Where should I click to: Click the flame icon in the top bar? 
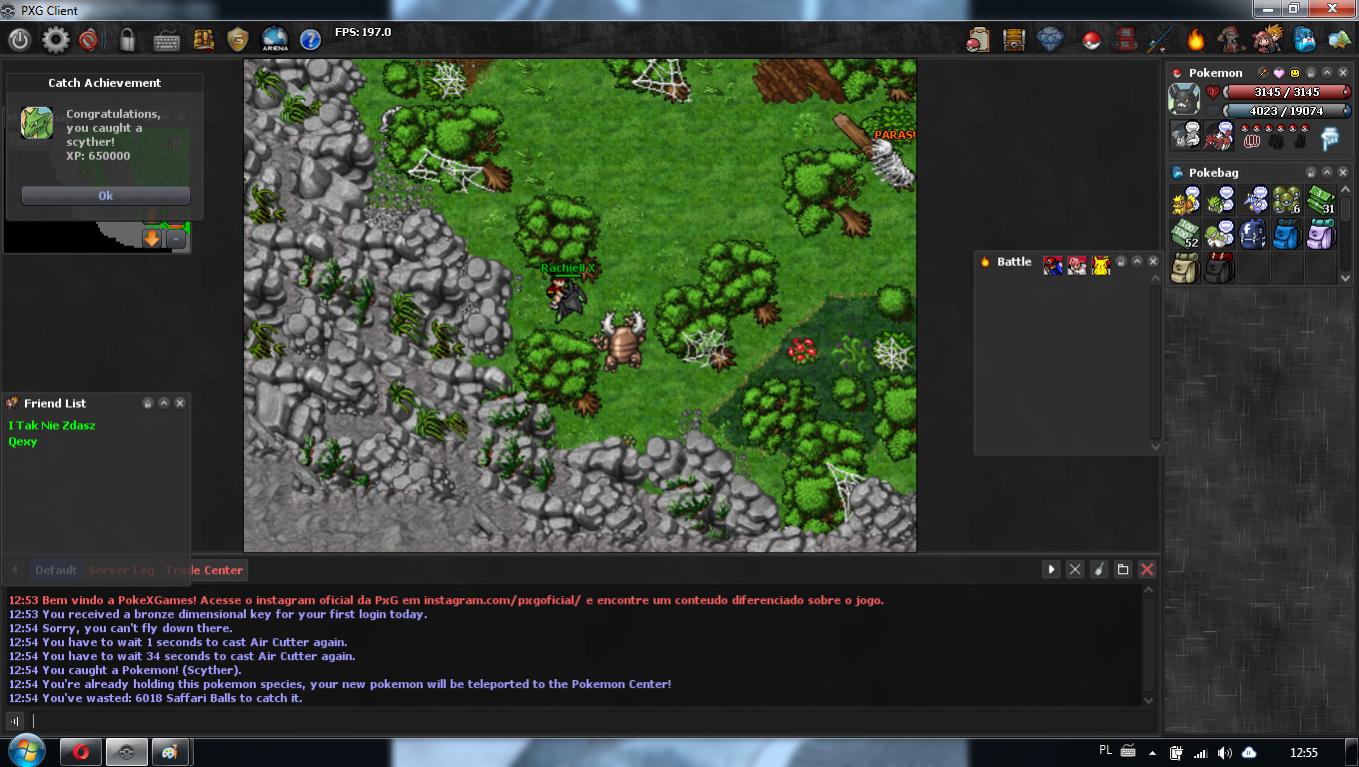[1195, 40]
